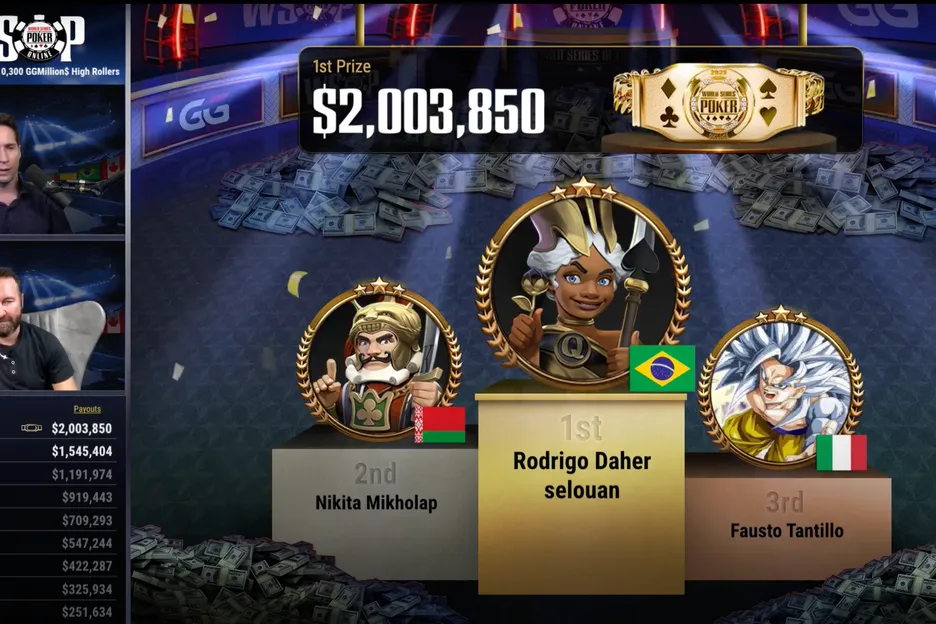This screenshot has height=624, width=936.
Task: Click the top commentator webcam feed
Action: tap(62, 160)
